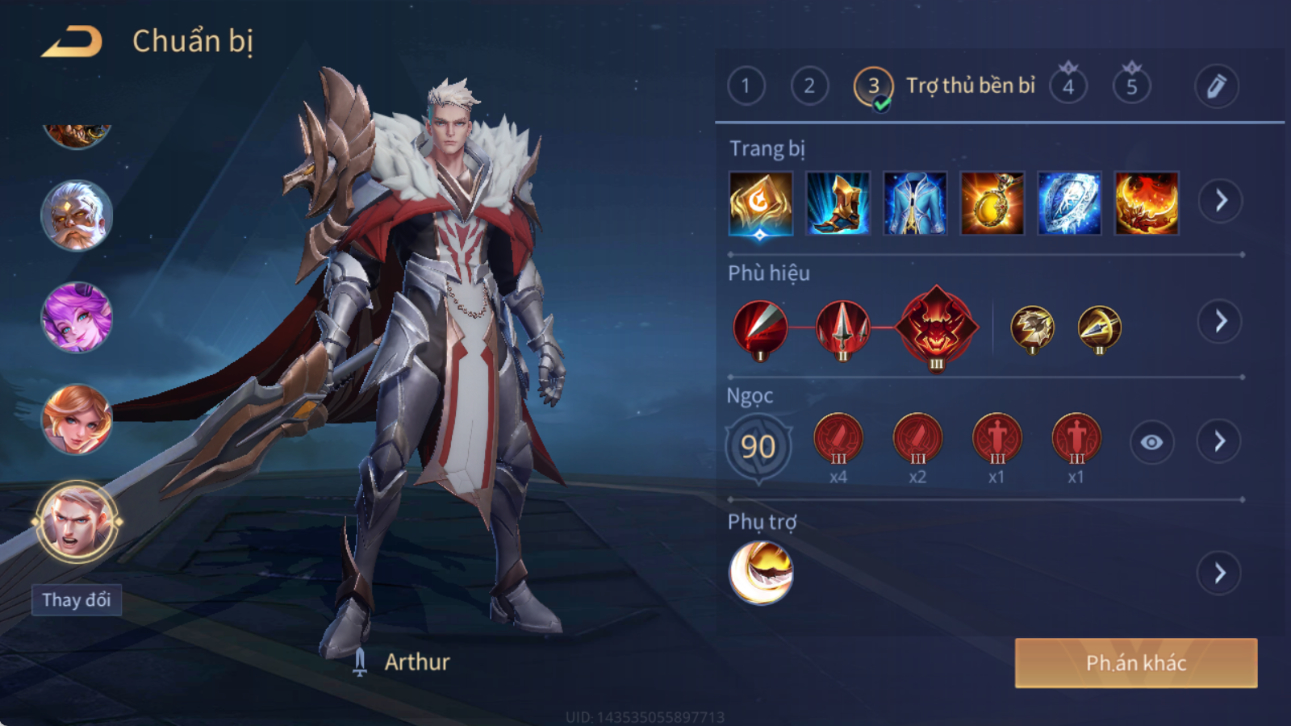1291x726 pixels.
Task: Click the Phán khác button
Action: click(1136, 663)
